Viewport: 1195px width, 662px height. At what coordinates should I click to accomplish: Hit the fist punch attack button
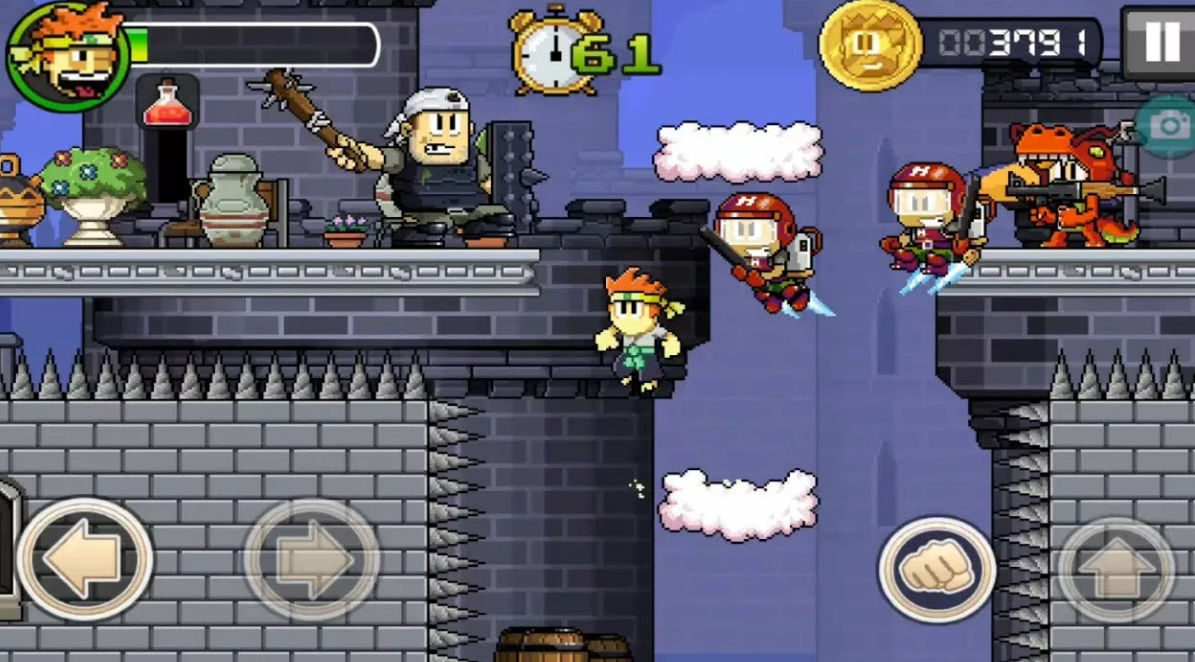937,570
